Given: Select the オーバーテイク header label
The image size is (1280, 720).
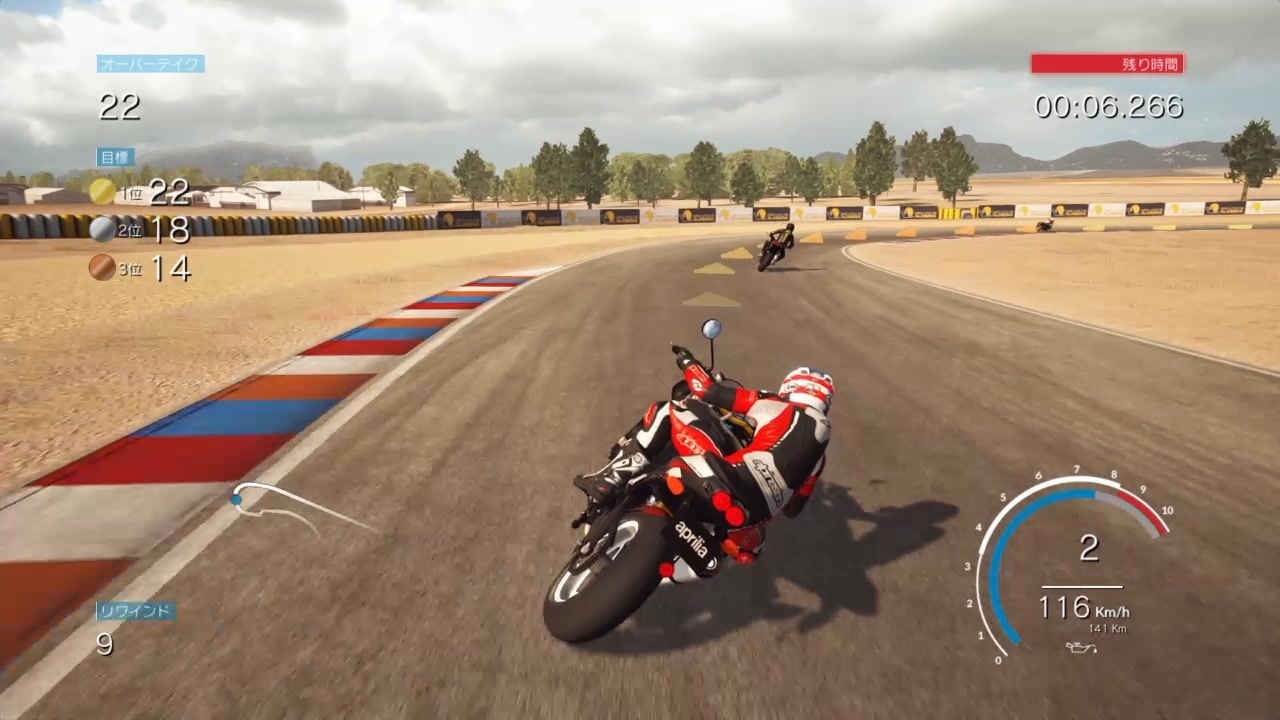Looking at the screenshot, I should (150, 63).
